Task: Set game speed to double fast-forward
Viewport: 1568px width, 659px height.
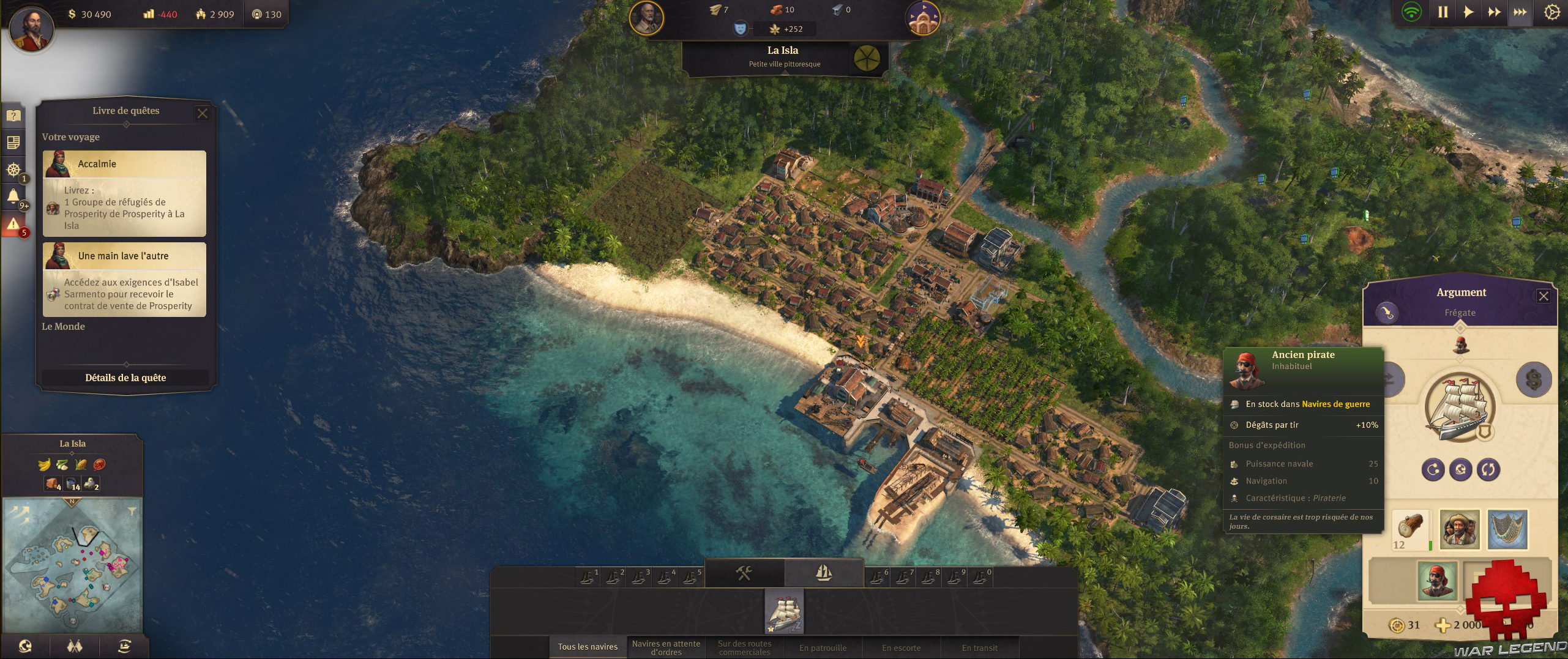Action: click(1494, 12)
